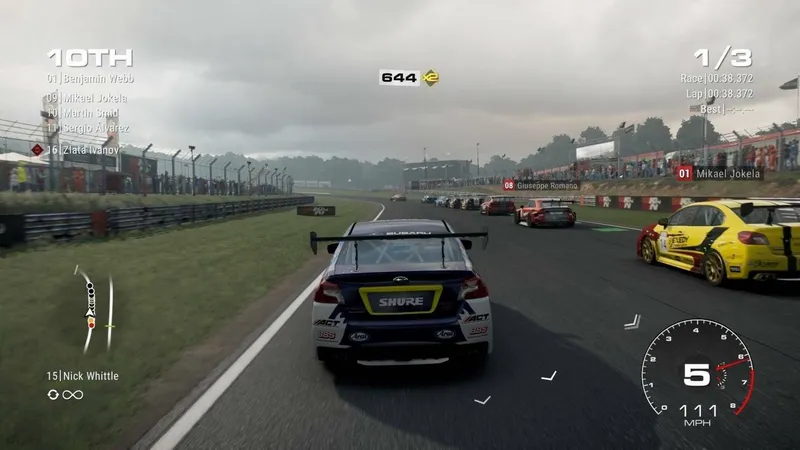Click the red nemesis diamond icon
Viewport: 800px width, 450px height.
pos(37,150)
